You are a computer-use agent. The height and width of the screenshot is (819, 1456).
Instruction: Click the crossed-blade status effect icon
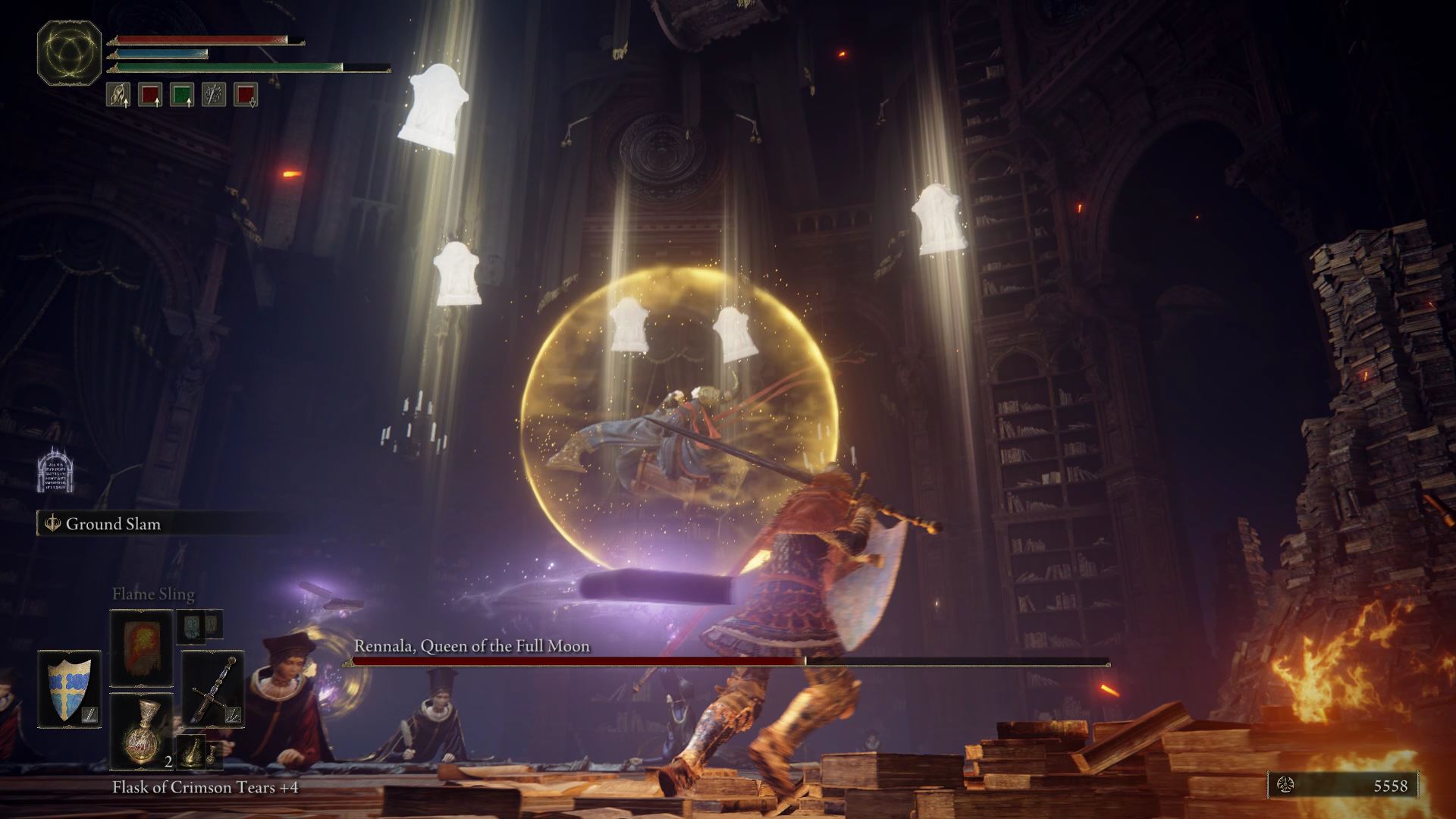tap(214, 95)
